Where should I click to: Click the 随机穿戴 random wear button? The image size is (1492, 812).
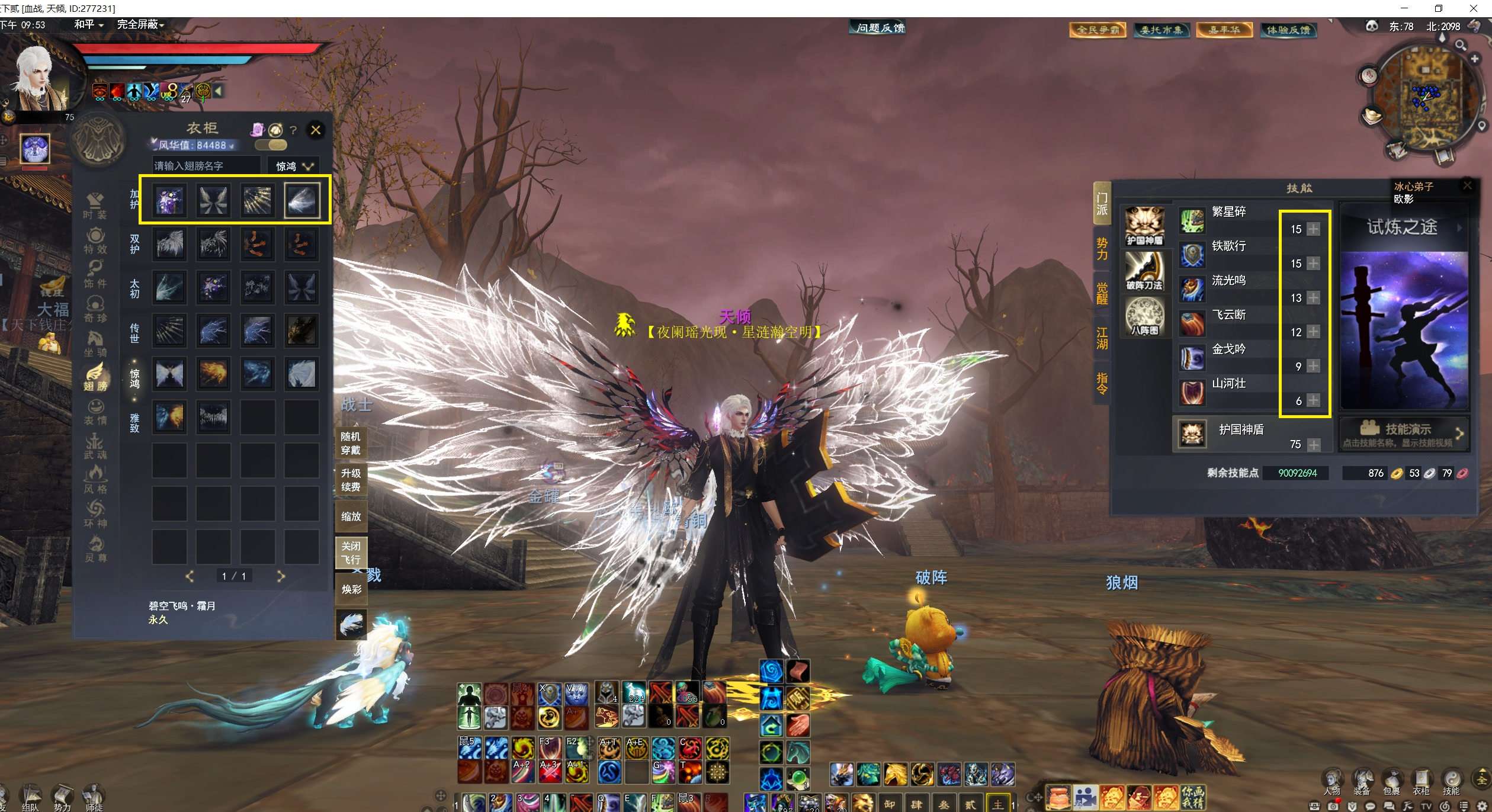point(351,443)
